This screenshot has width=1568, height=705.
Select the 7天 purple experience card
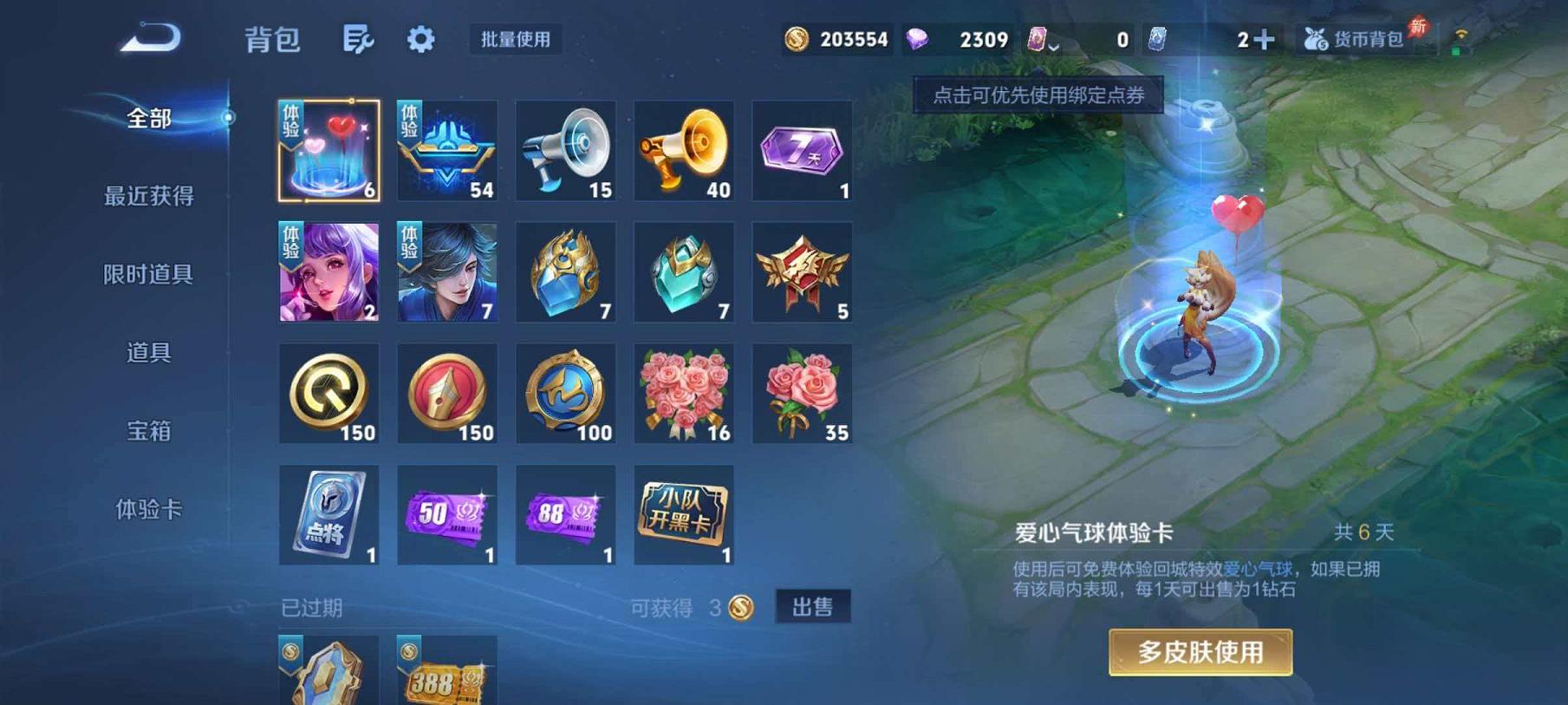pos(802,149)
